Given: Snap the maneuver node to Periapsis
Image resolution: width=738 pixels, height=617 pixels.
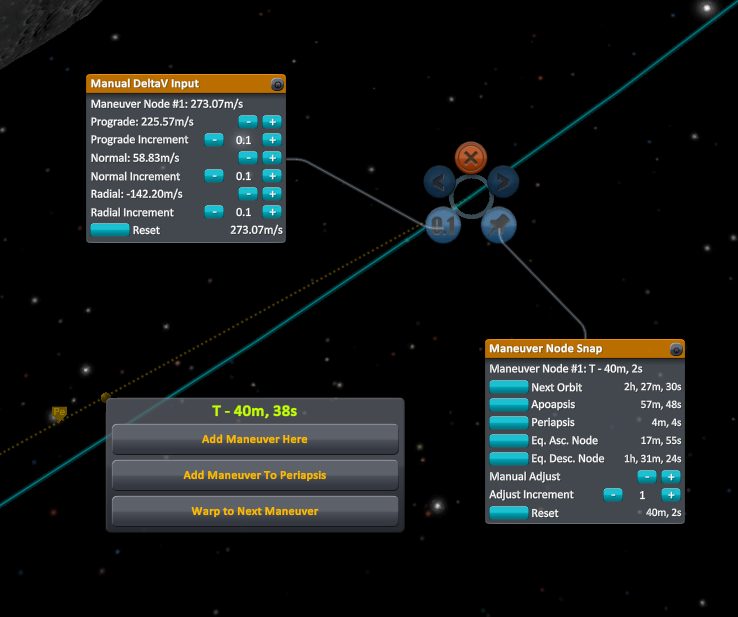Looking at the screenshot, I should pos(508,423).
